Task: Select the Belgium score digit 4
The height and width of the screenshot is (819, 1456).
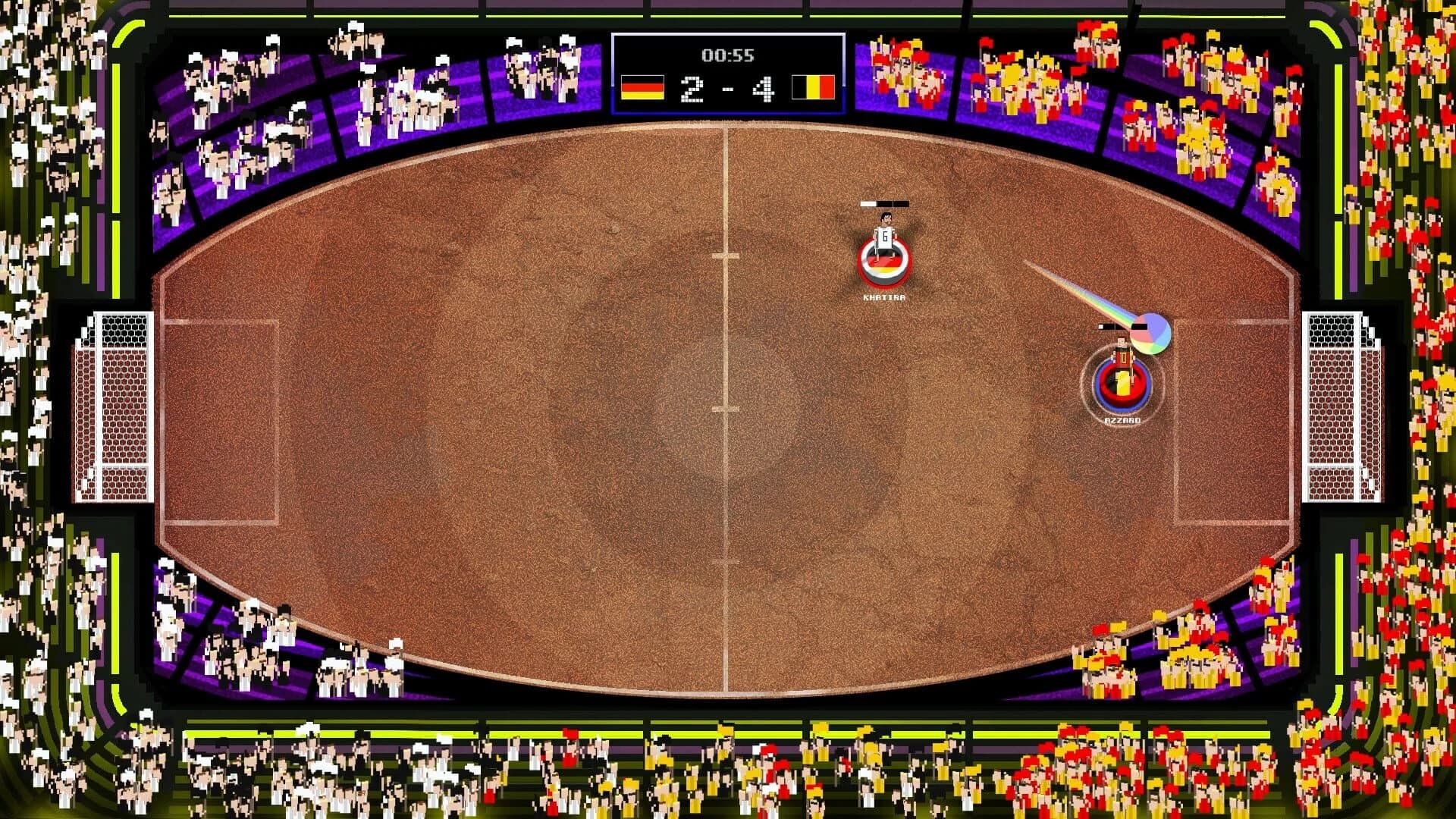Action: (x=764, y=89)
